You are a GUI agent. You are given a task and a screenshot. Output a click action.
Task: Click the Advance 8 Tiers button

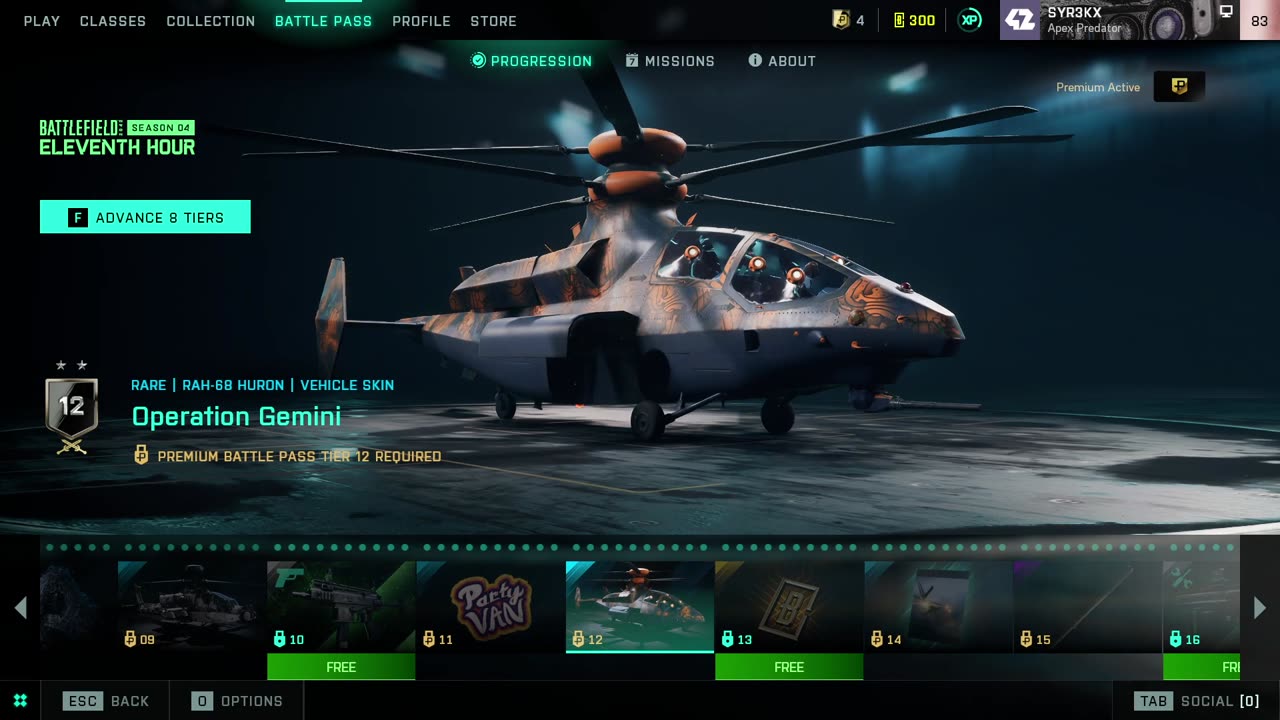pos(145,217)
